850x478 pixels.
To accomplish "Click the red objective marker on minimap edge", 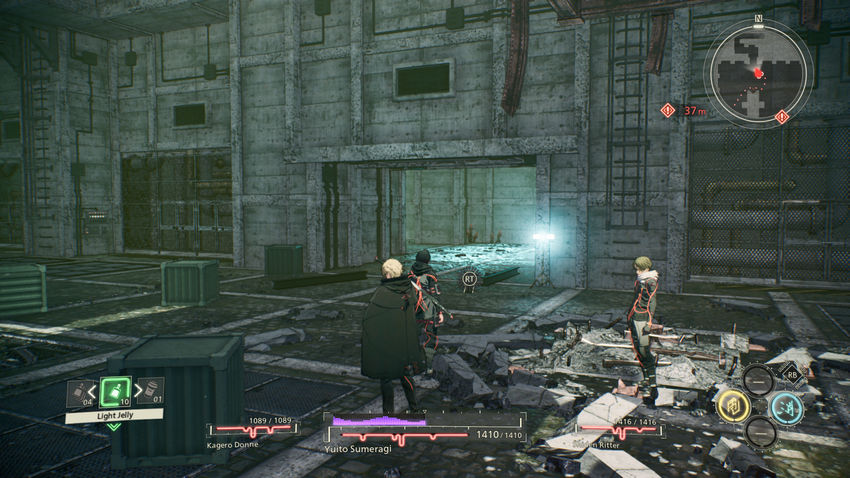I will point(782,117).
